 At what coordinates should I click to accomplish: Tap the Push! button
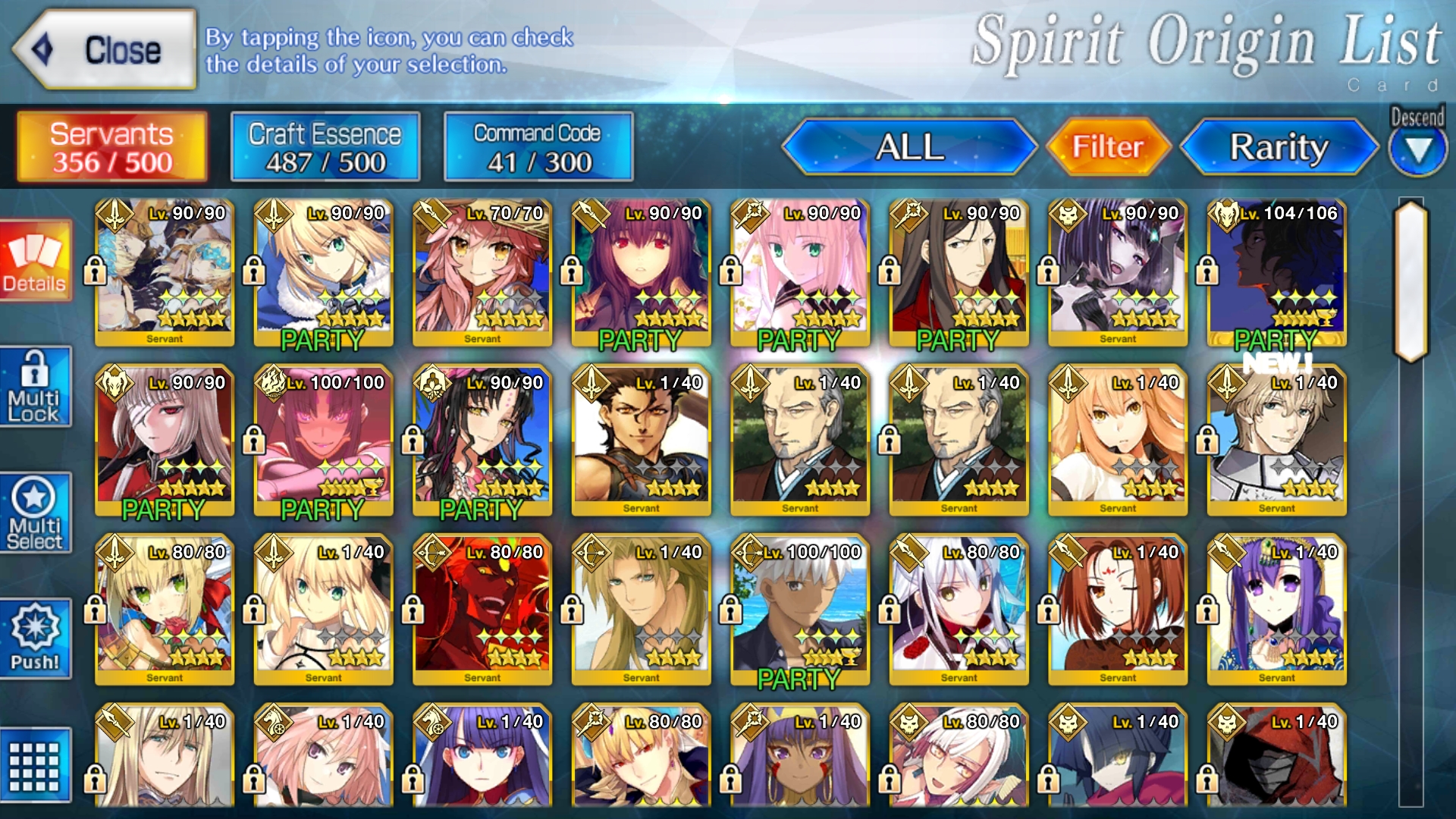pos(35,639)
